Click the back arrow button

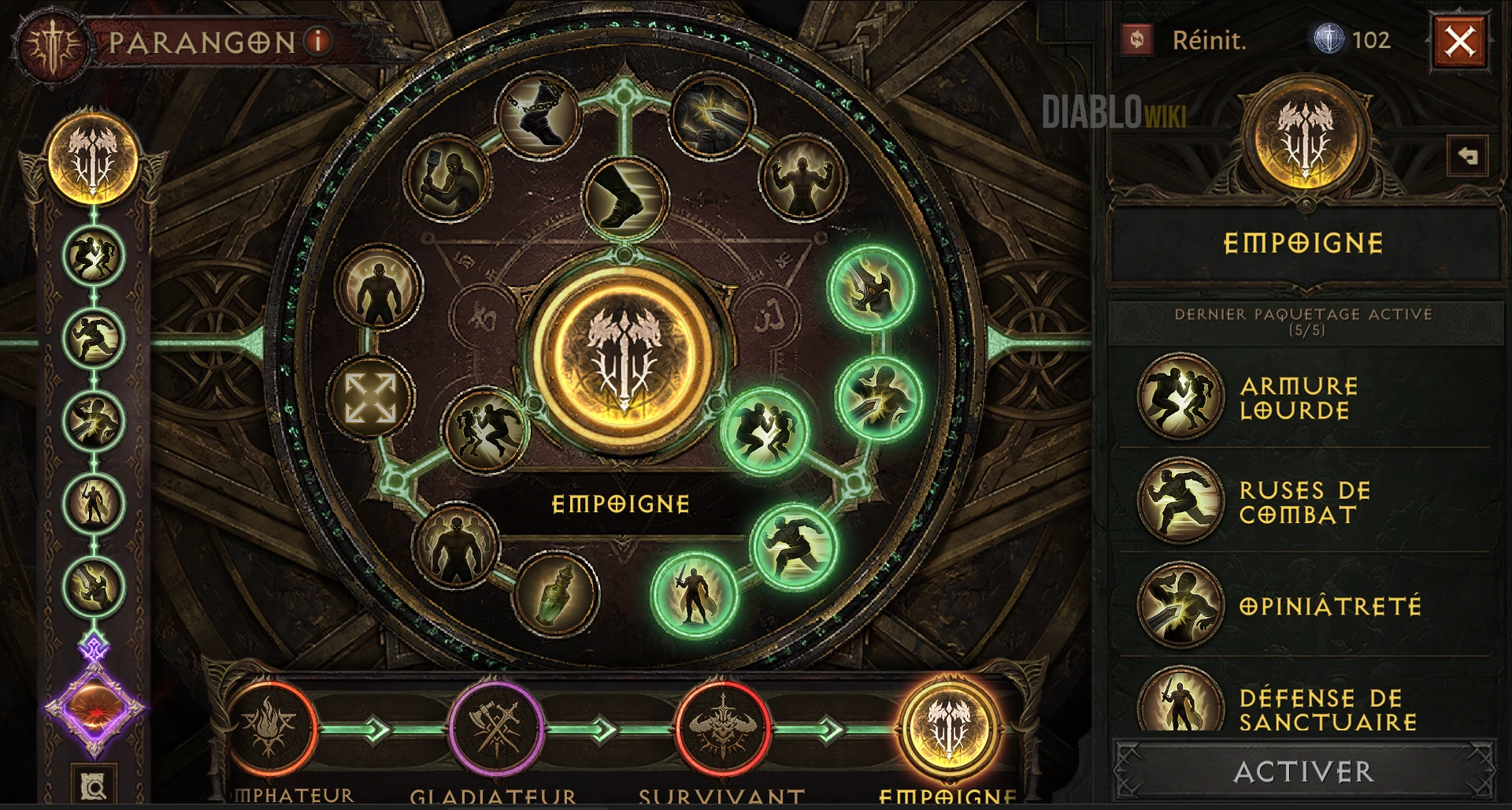pos(1467,156)
